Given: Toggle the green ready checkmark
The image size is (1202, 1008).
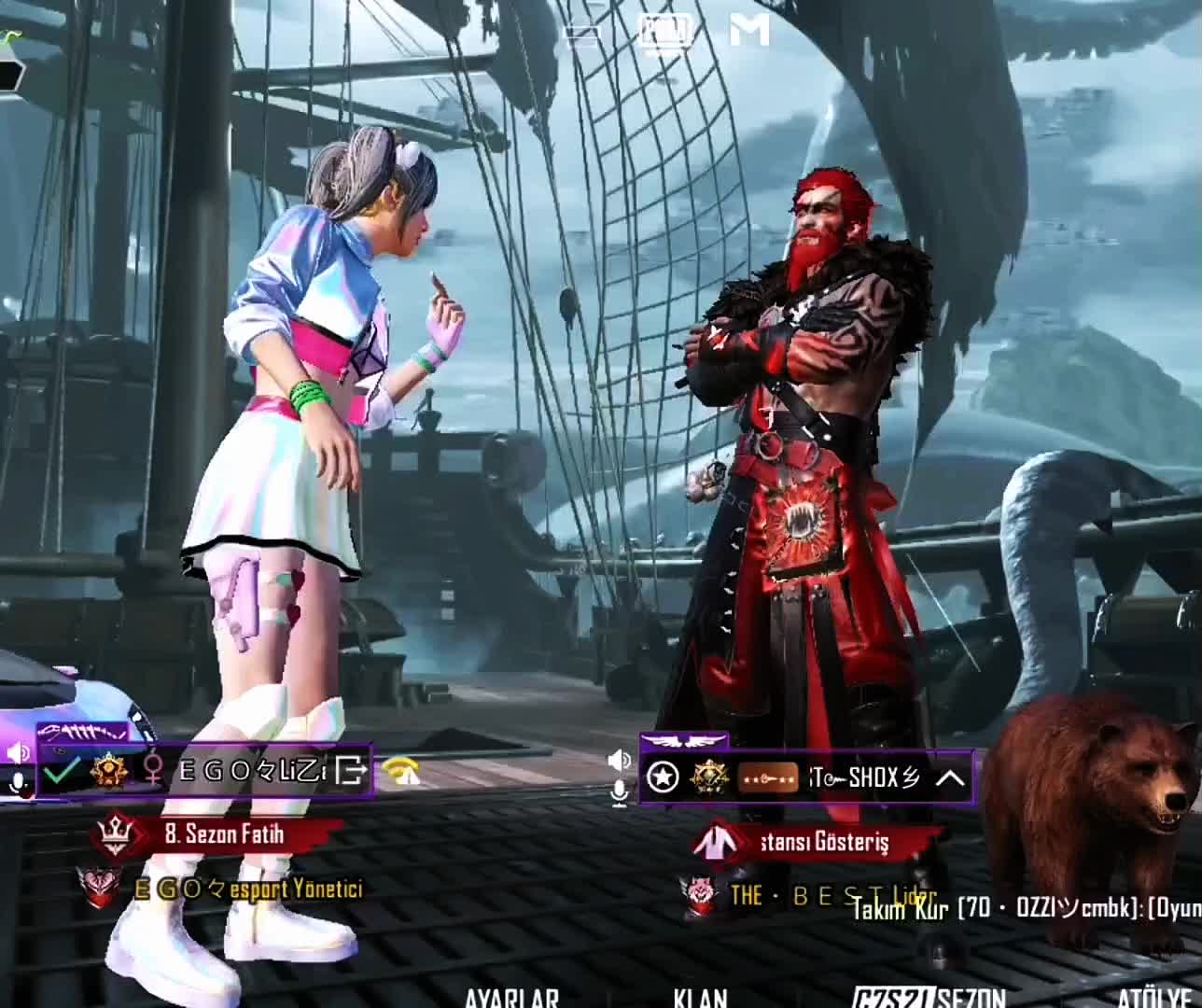Looking at the screenshot, I should 62,772.
